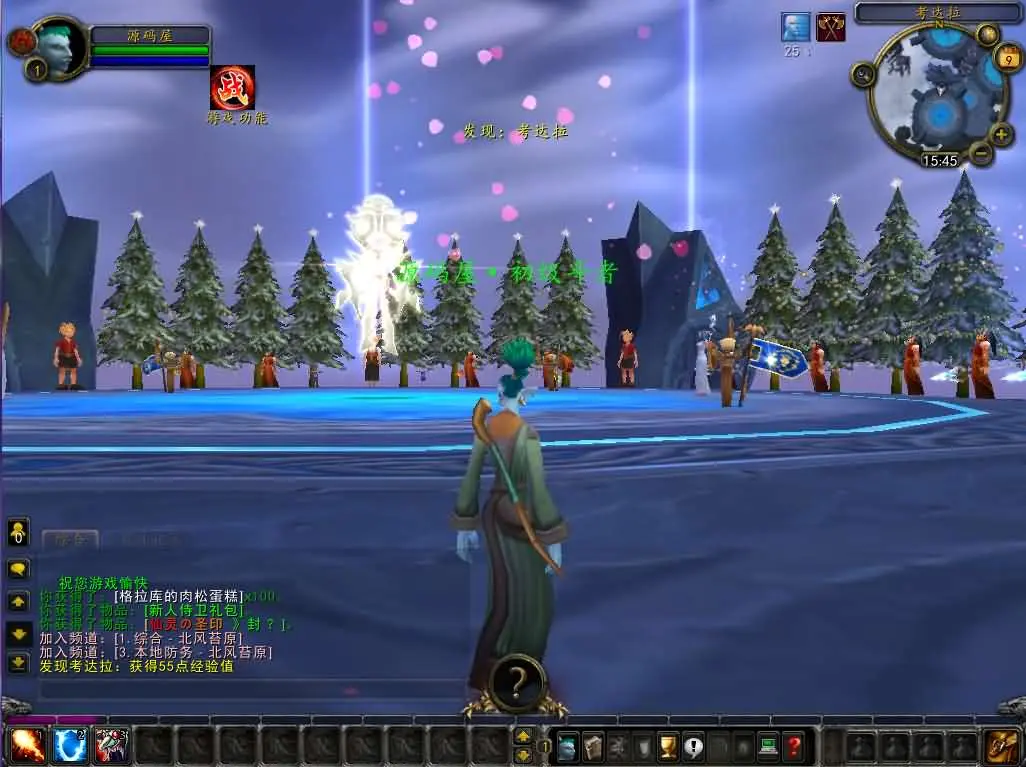Screen dimensions: 1026x767
Task: Use the third action bar ability icon
Action: pyautogui.click(x=111, y=745)
